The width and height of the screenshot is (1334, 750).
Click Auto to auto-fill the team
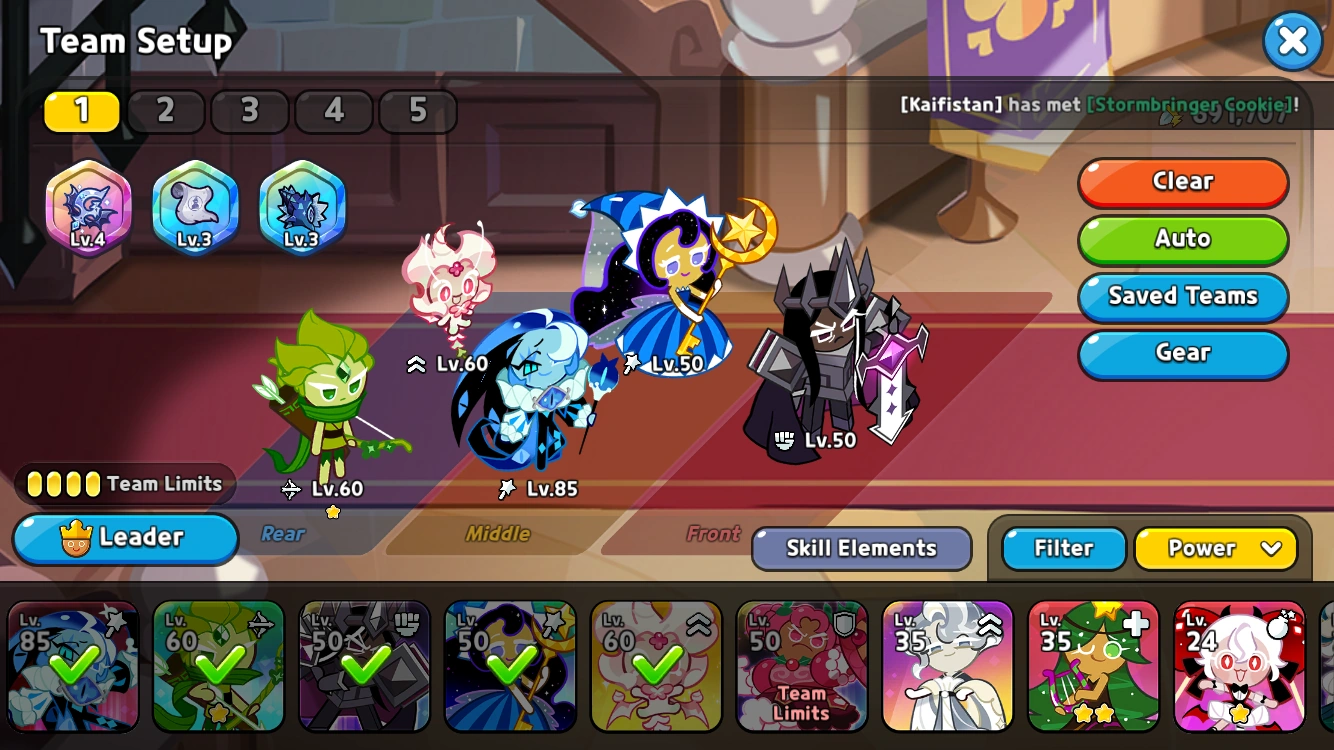[1183, 239]
